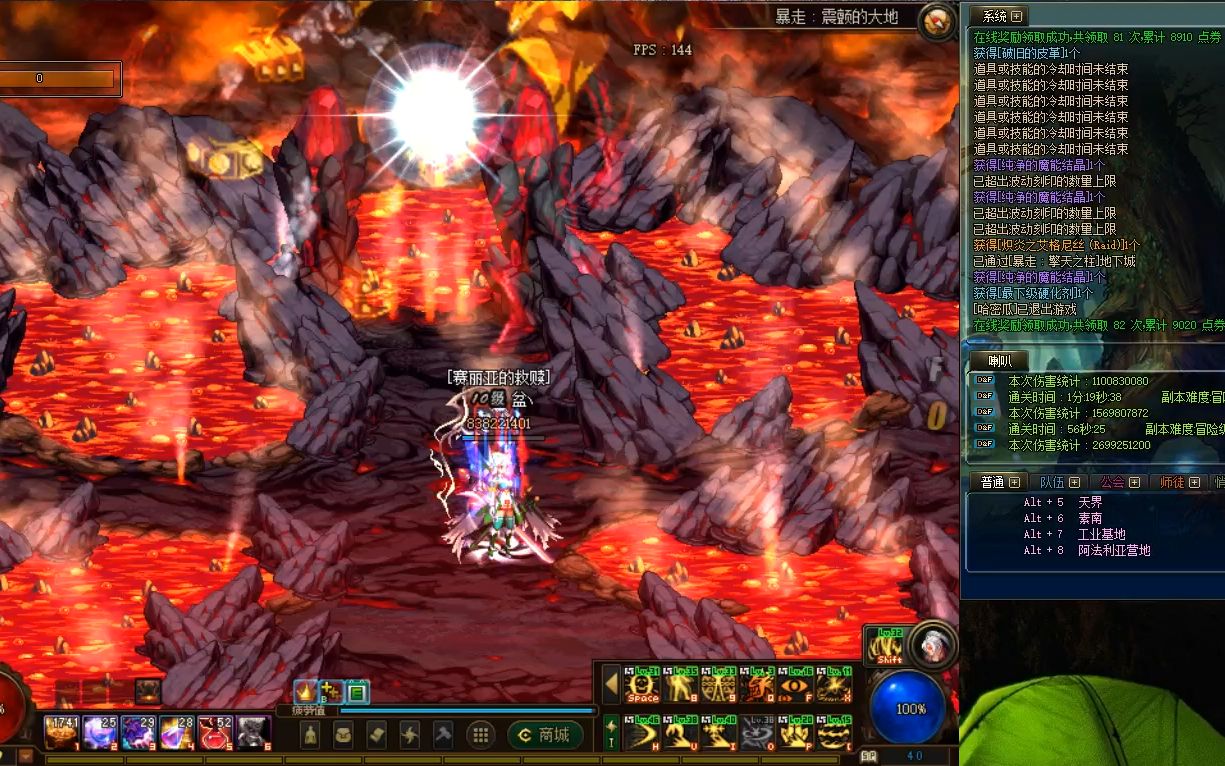Activate the eye skill on F key
The height and width of the screenshot is (766, 1225).
pyautogui.click(x=795, y=686)
